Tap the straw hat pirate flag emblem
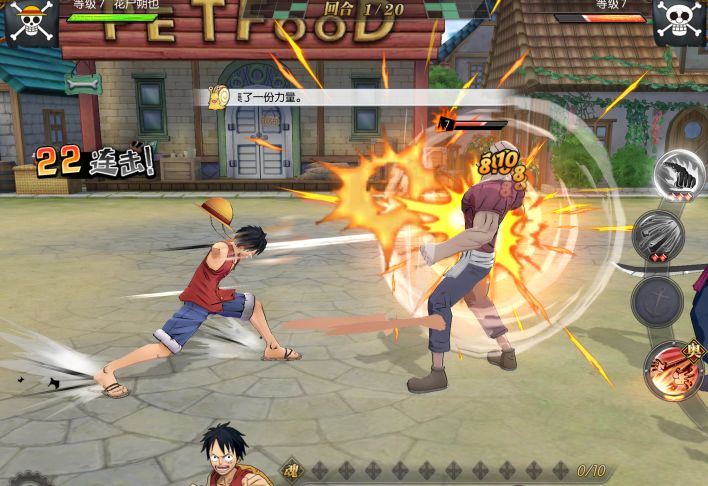This screenshot has width=708, height=486. (x=30, y=22)
